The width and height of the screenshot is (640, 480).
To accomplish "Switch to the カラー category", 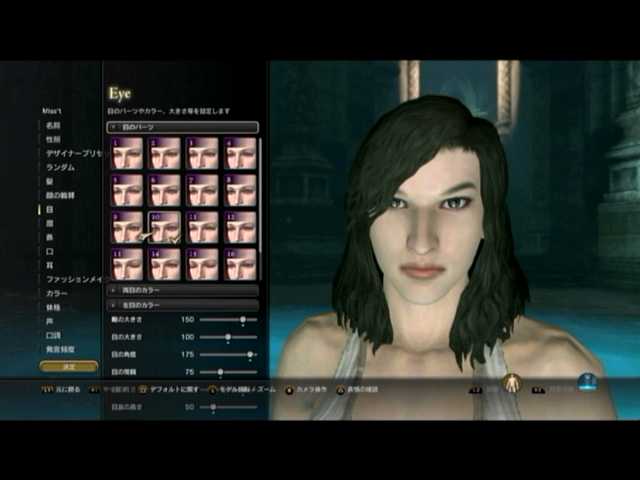I will (x=55, y=293).
